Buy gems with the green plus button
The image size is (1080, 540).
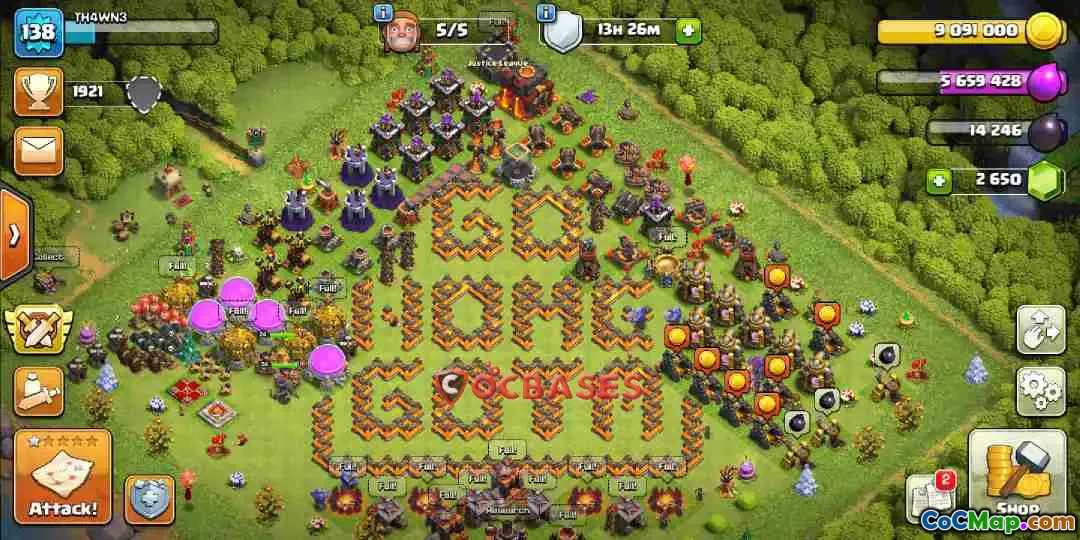pos(938,181)
